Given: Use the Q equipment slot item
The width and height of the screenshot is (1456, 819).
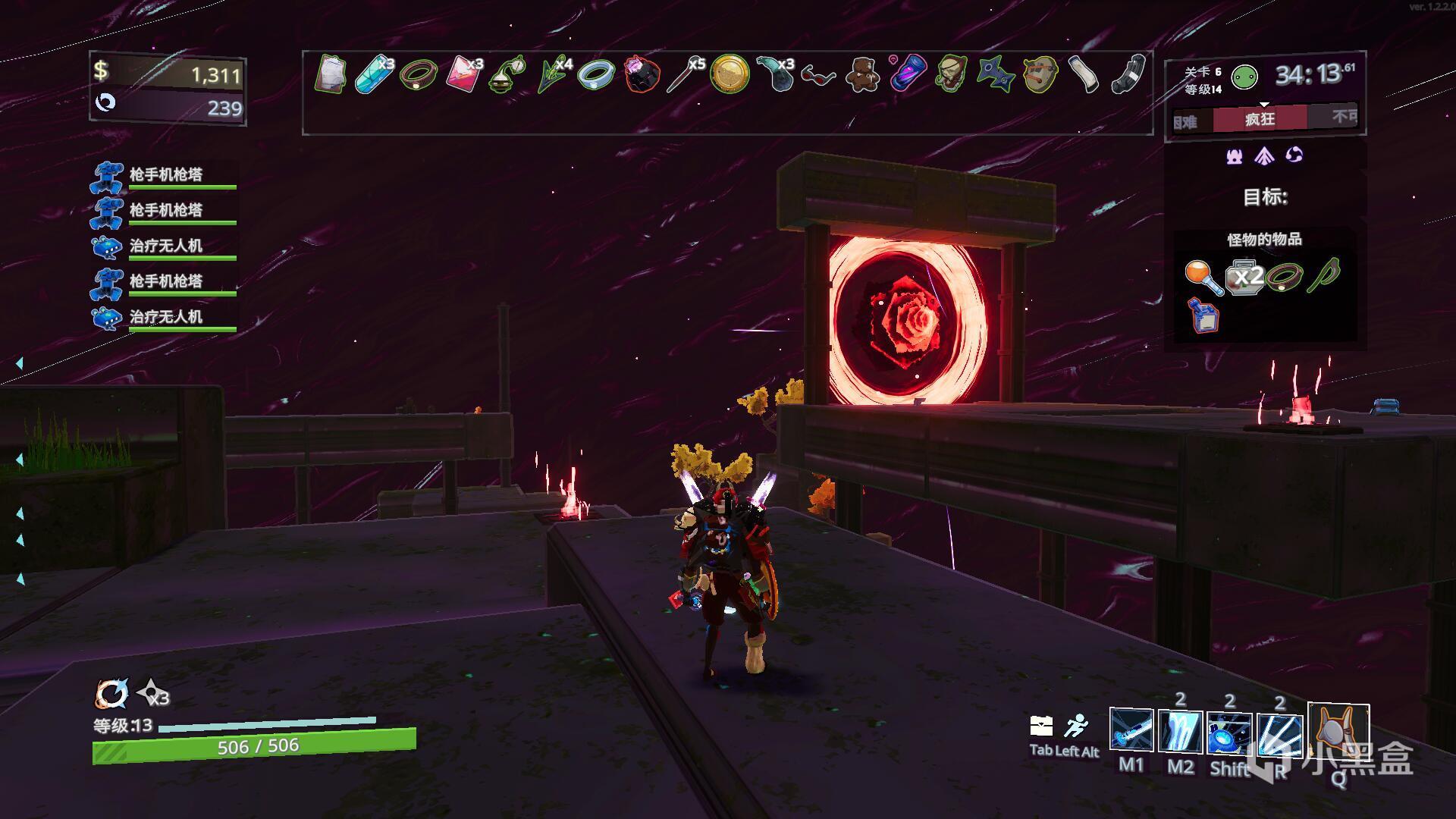Looking at the screenshot, I should [1338, 732].
